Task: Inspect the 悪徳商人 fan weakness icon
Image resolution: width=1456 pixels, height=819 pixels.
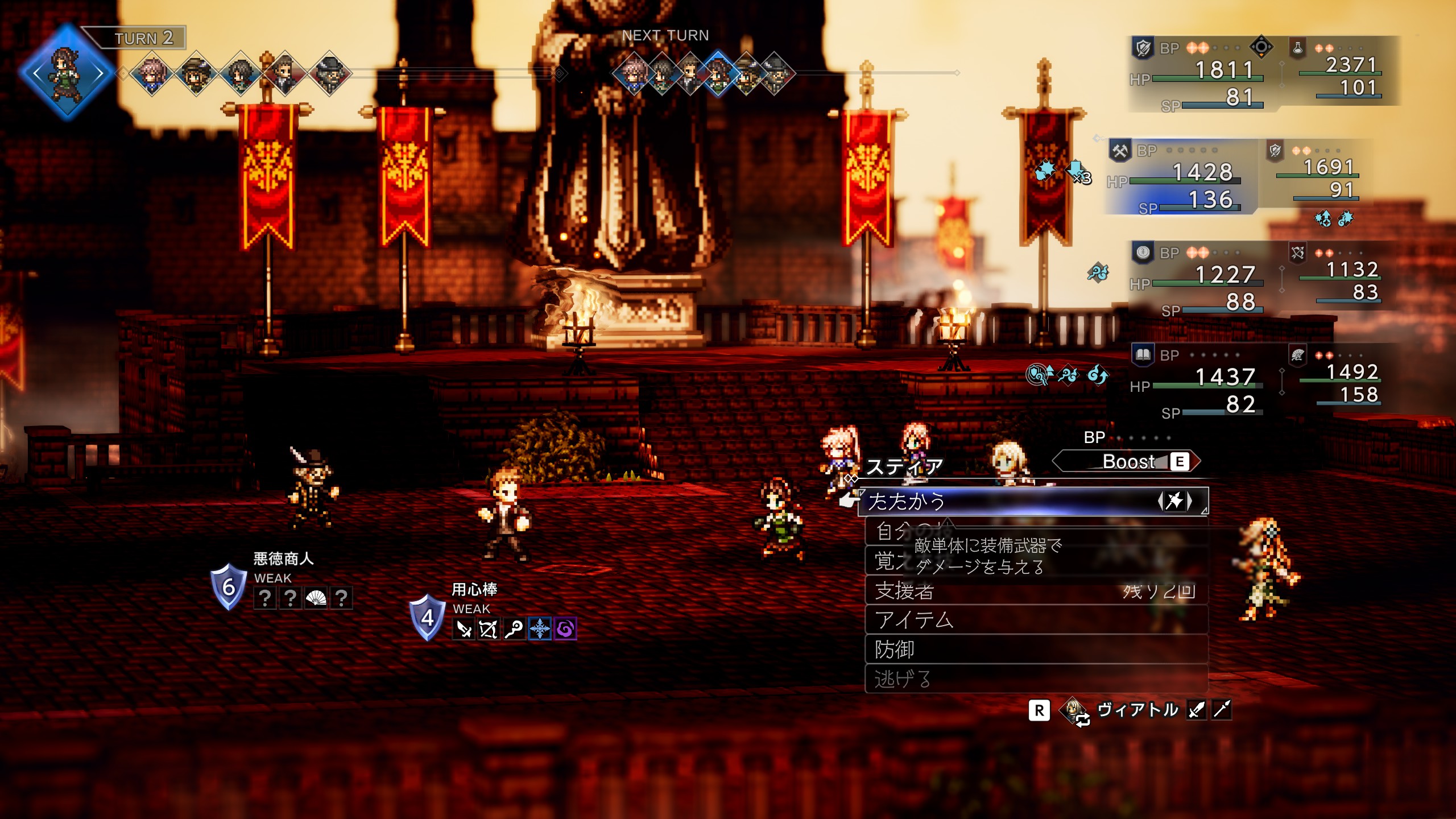Action: (x=316, y=598)
